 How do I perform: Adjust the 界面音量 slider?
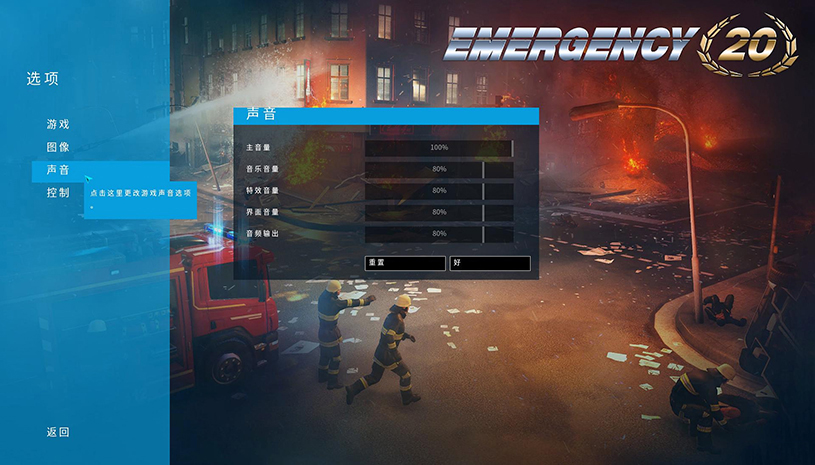pos(438,213)
